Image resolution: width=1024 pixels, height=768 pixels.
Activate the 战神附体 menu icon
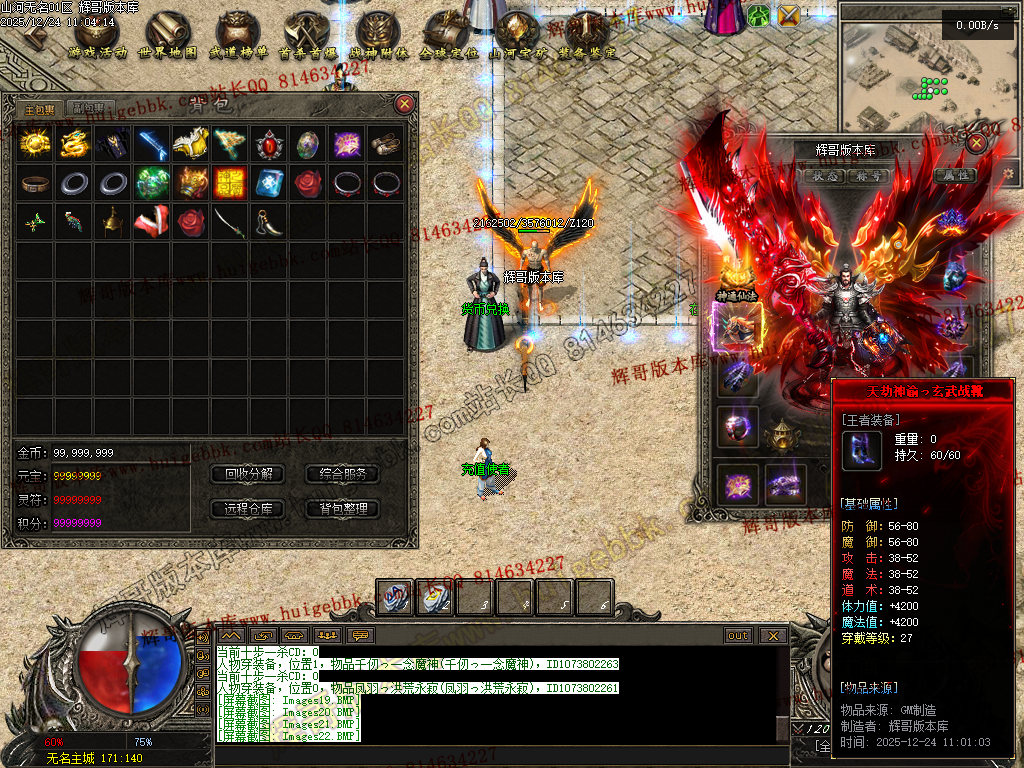pyautogui.click(x=378, y=37)
